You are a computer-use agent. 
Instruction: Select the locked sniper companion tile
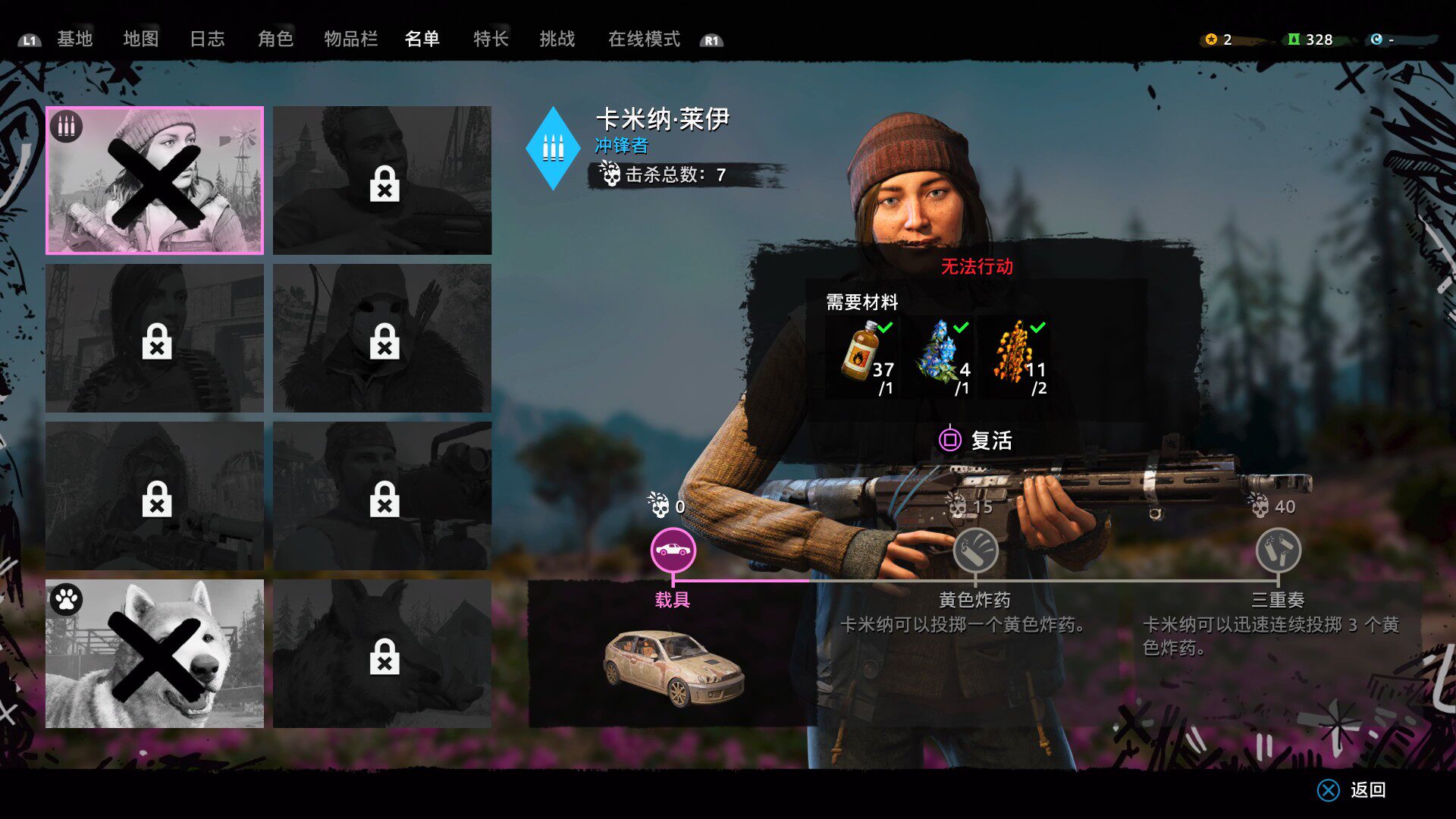tap(155, 496)
